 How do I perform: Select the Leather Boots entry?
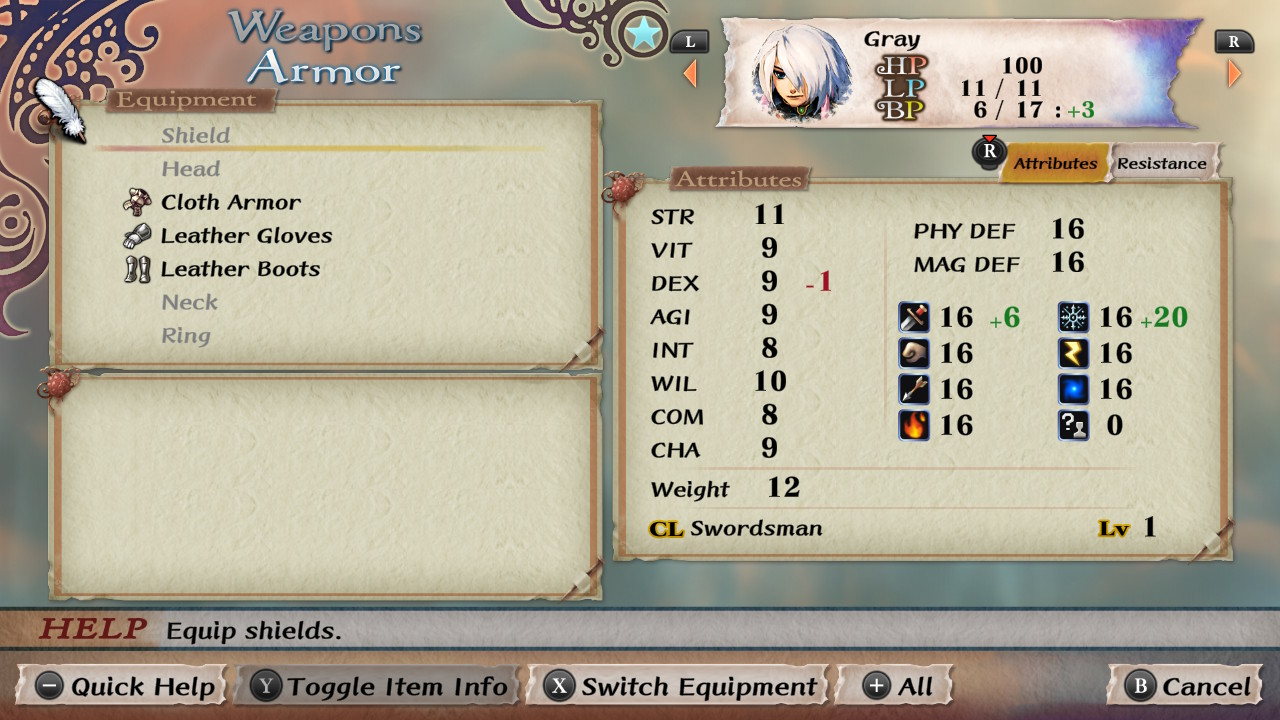(x=240, y=269)
